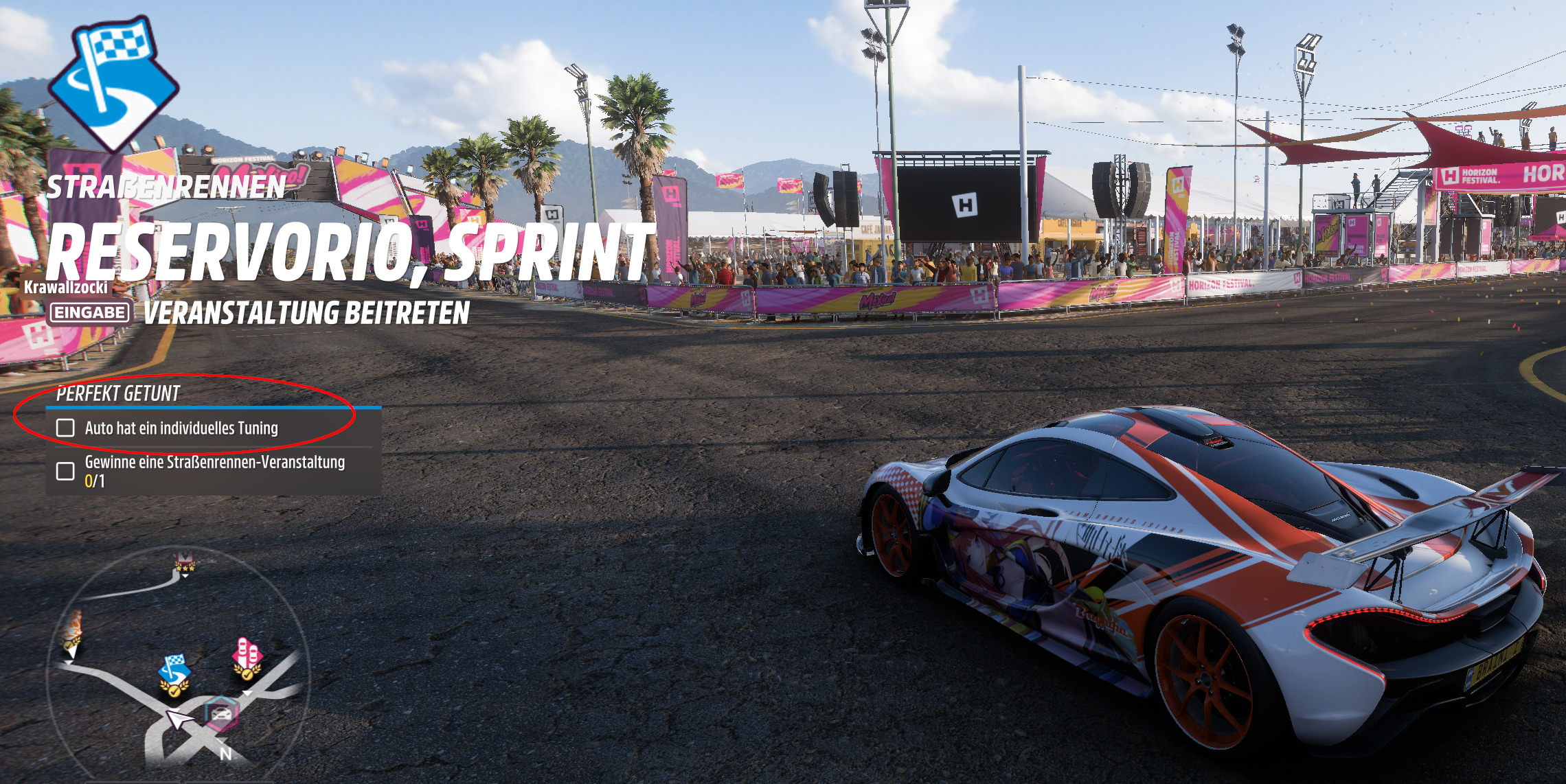Viewport: 1566px width, 784px height.
Task: Toggle the drift zone completion checkmark on minimap
Action: pyautogui.click(x=248, y=675)
